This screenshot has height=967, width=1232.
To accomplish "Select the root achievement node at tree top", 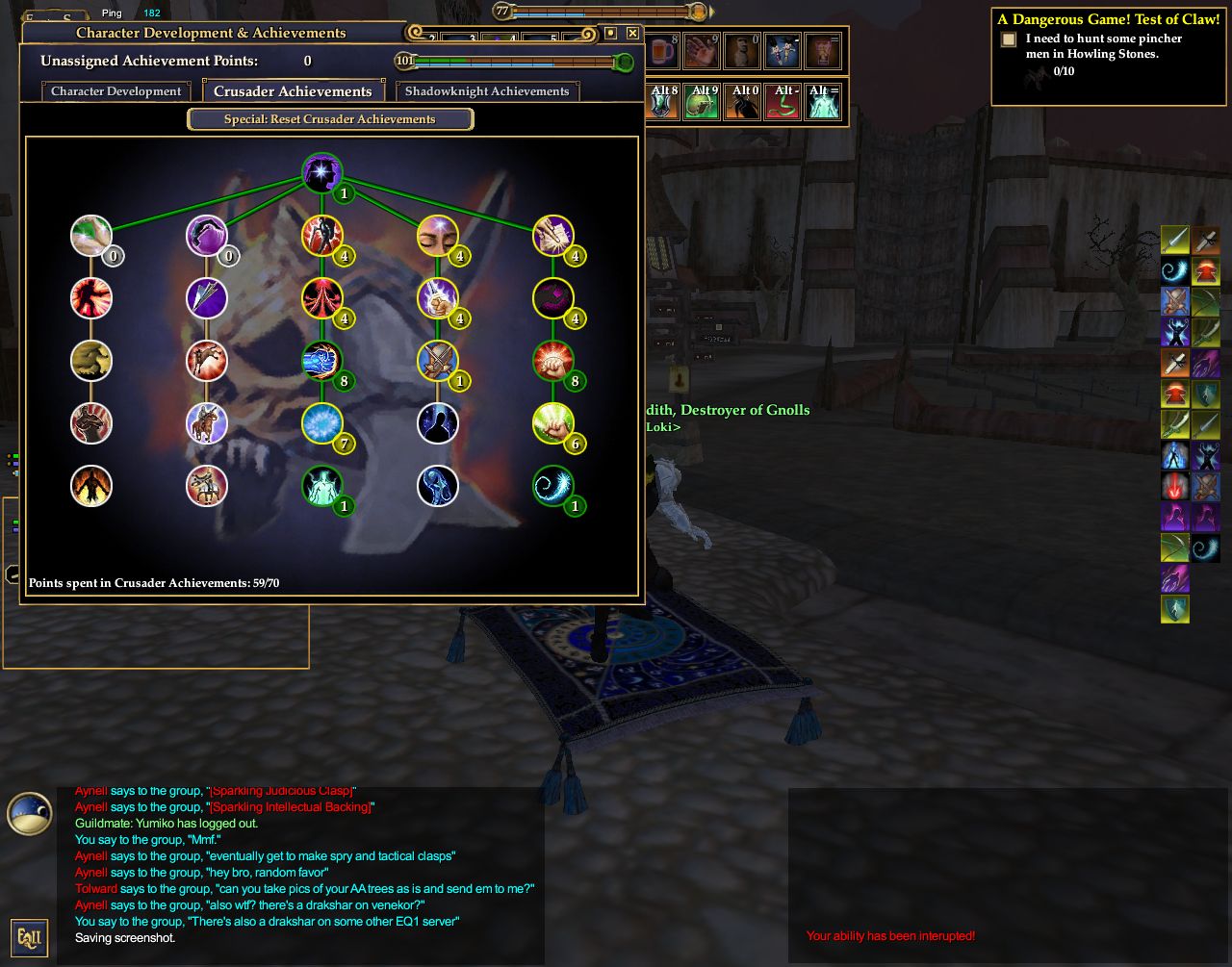I will pos(321,173).
